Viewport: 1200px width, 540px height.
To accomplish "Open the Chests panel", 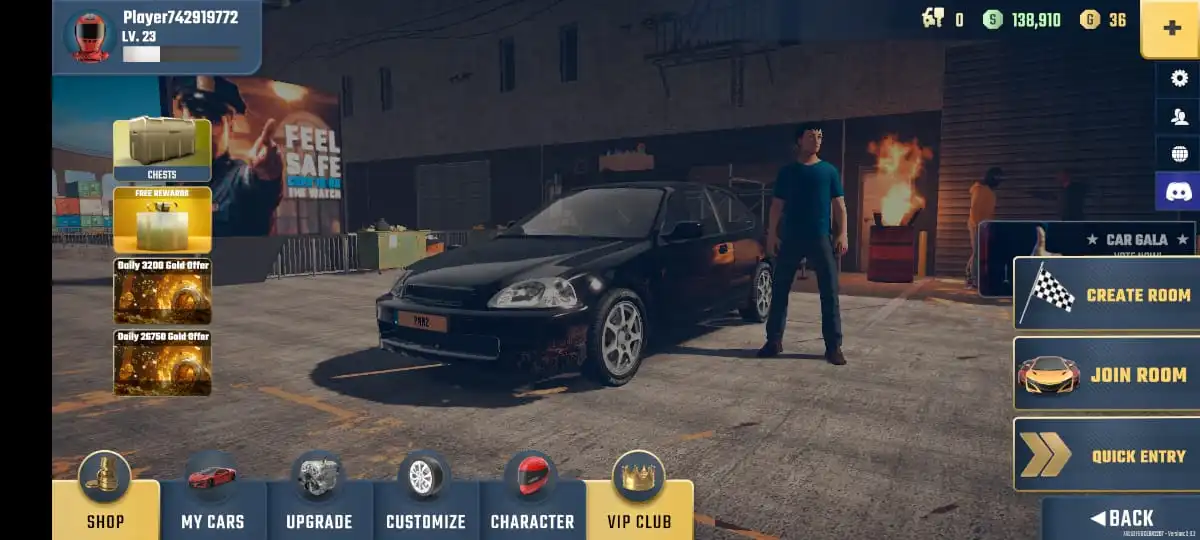I will [x=162, y=150].
